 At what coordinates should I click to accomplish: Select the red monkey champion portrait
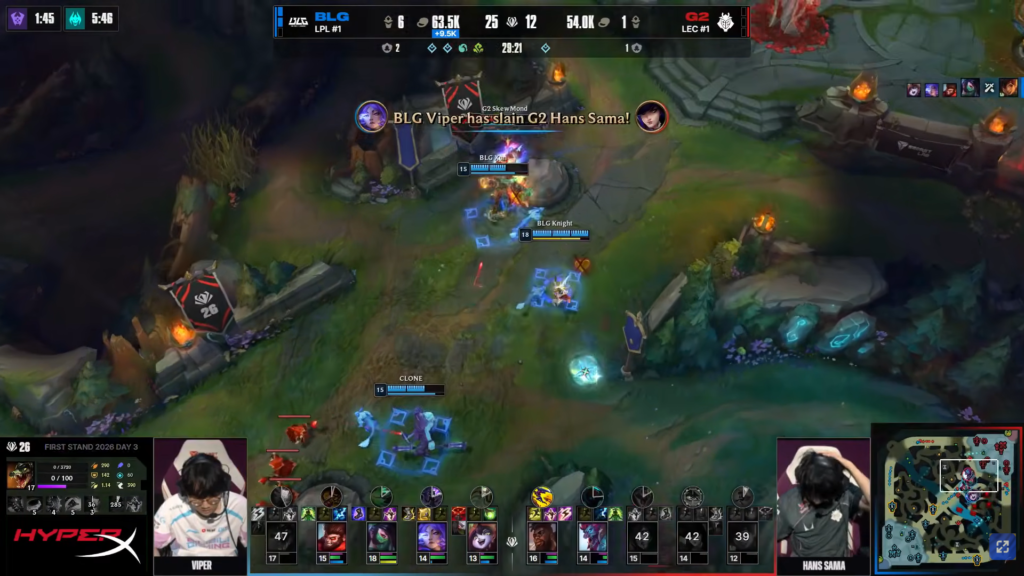tap(331, 537)
